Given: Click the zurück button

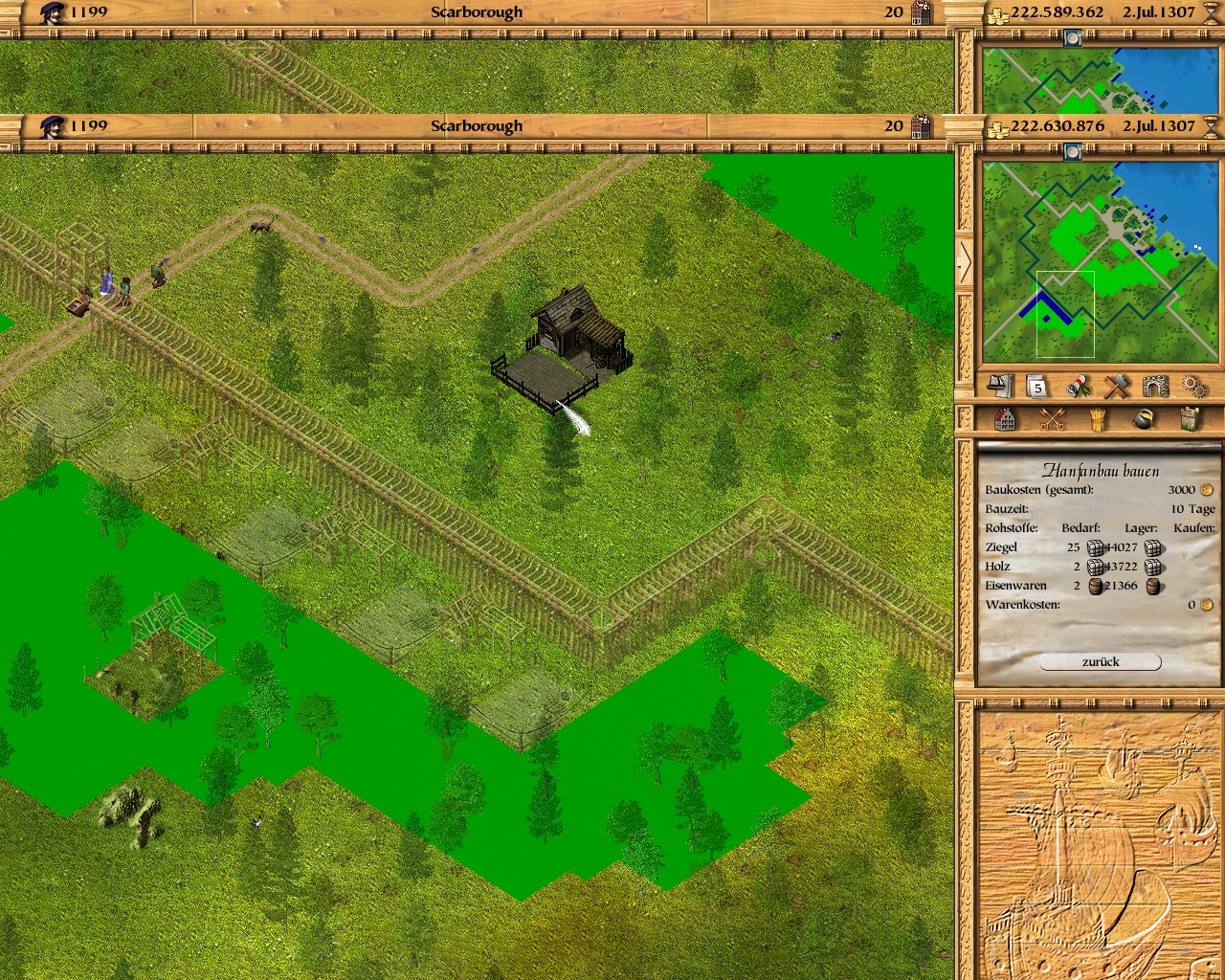Looking at the screenshot, I should (x=1101, y=662).
